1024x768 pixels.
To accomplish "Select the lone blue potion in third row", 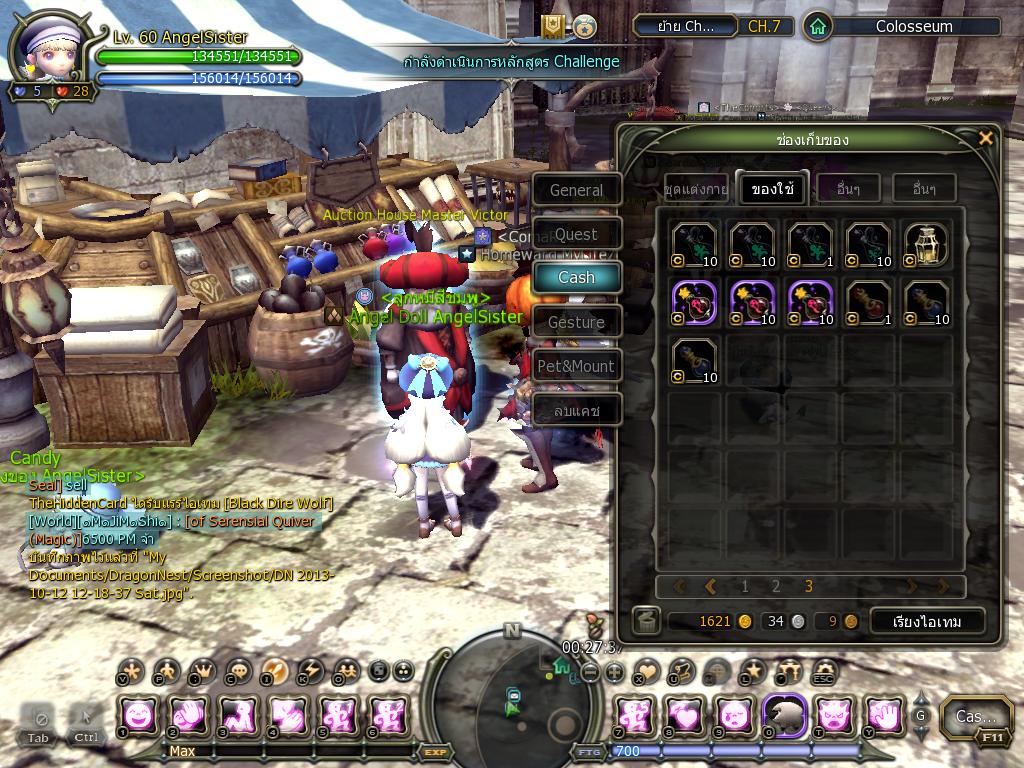I will [x=694, y=360].
